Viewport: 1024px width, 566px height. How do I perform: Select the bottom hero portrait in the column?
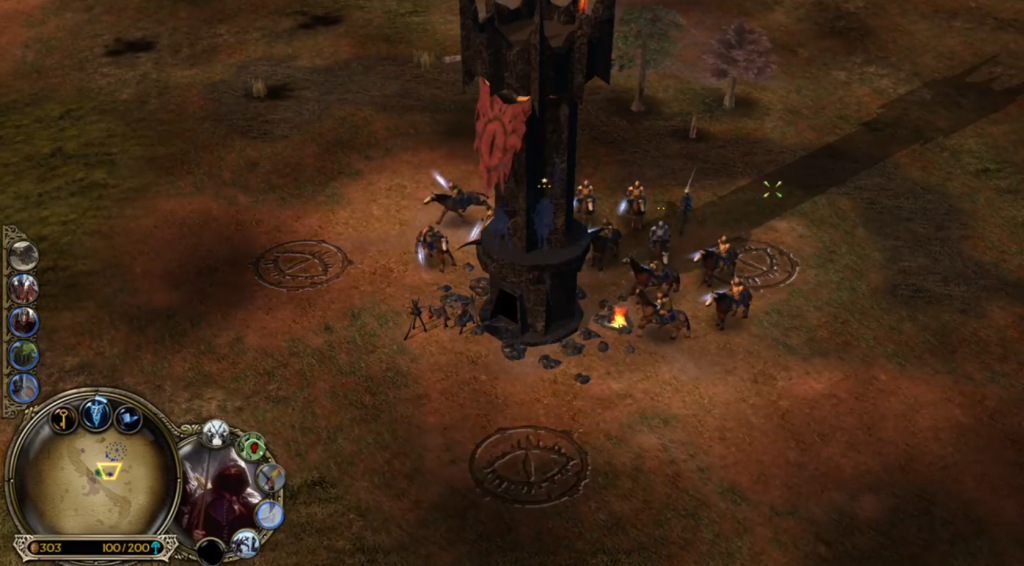point(24,387)
